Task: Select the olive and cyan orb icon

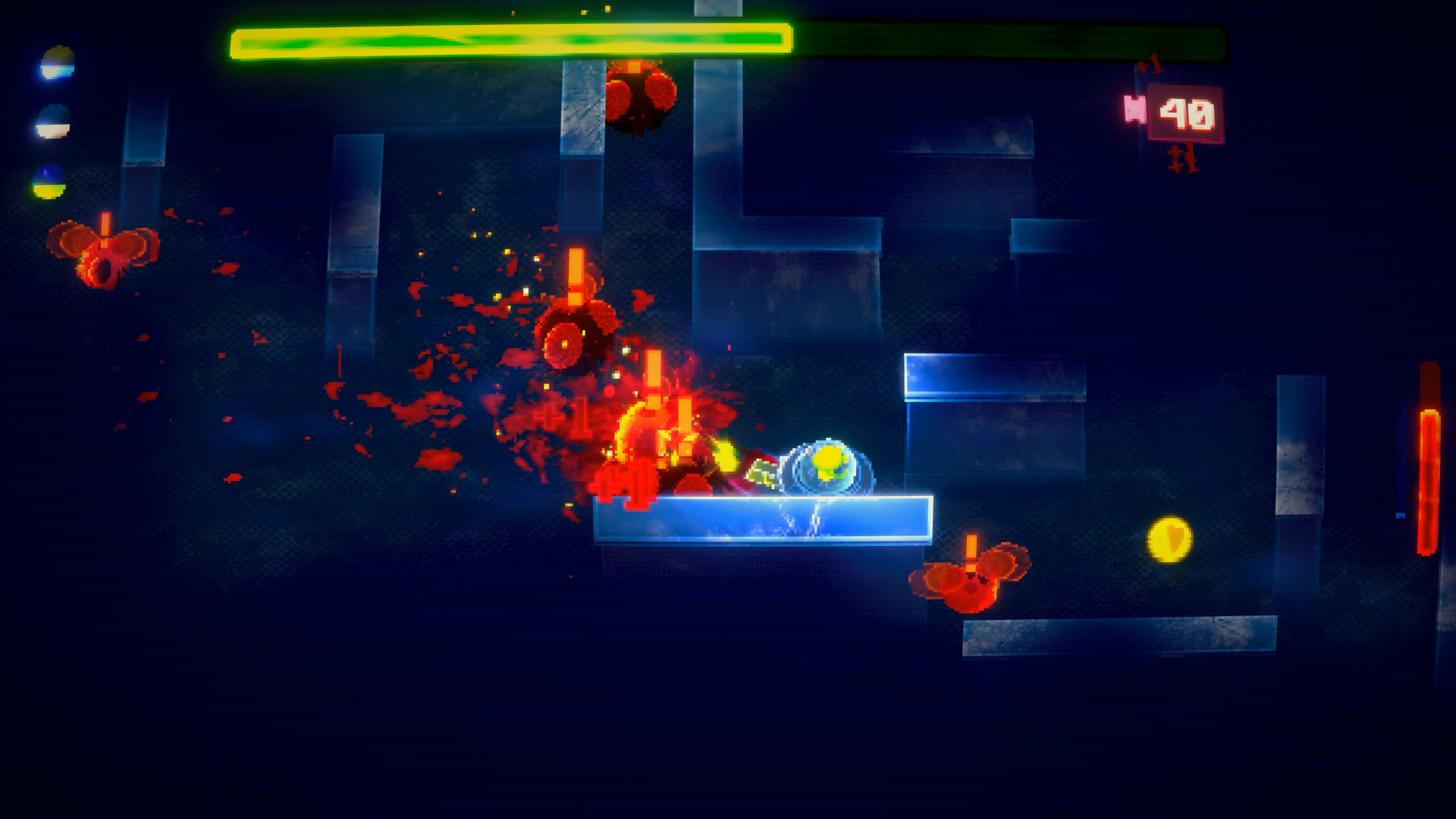Action: [x=58, y=63]
